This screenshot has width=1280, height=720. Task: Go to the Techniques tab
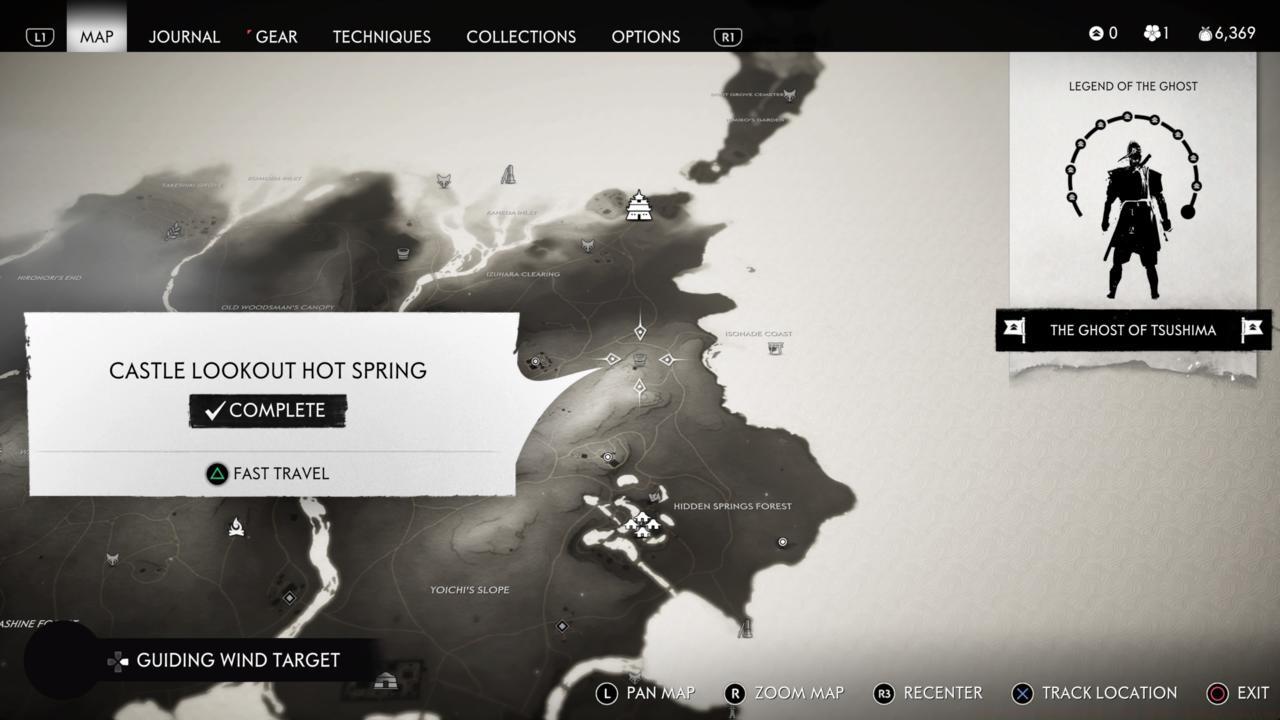tap(381, 37)
